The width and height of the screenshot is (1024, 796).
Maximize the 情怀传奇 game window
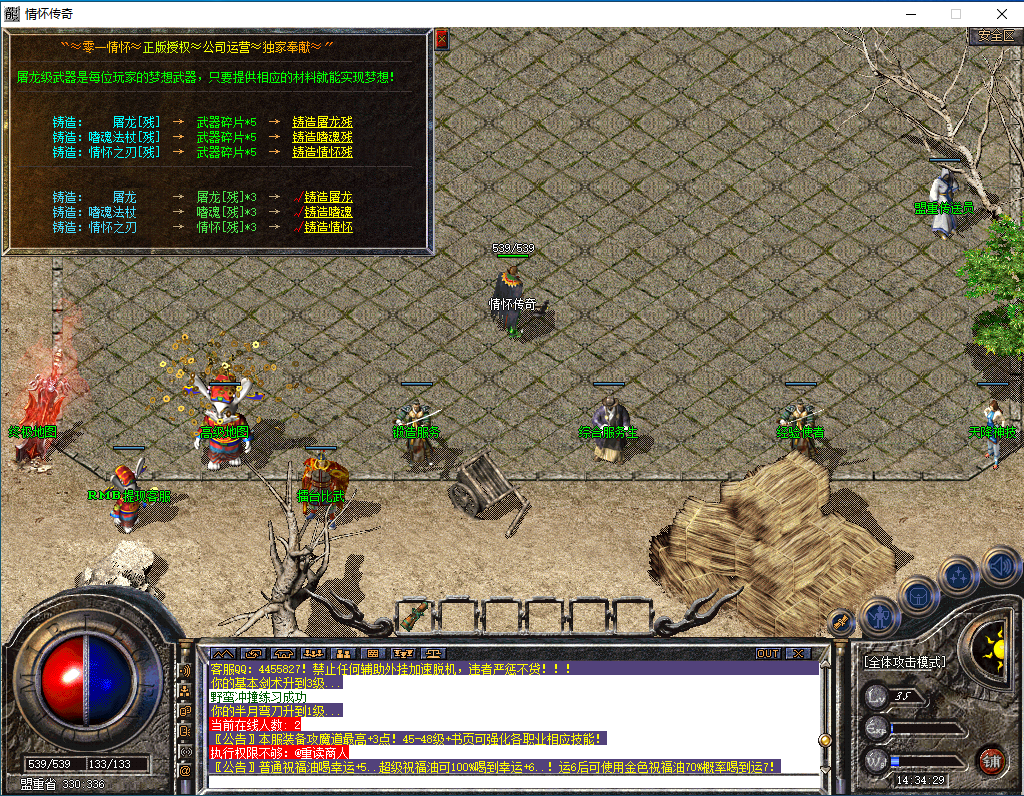point(955,14)
